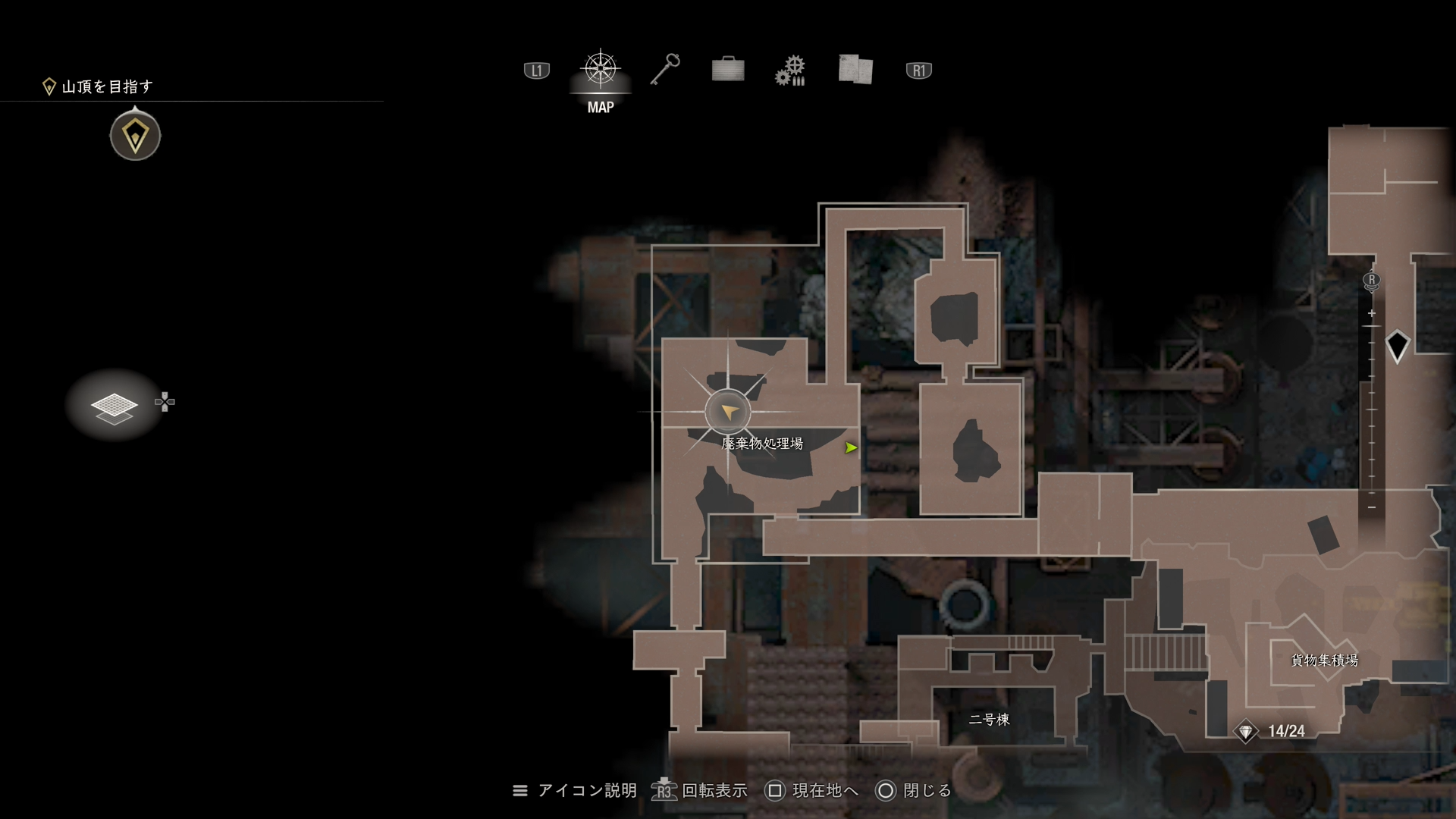Click the R button zoom indicator icon

pyautogui.click(x=1371, y=281)
